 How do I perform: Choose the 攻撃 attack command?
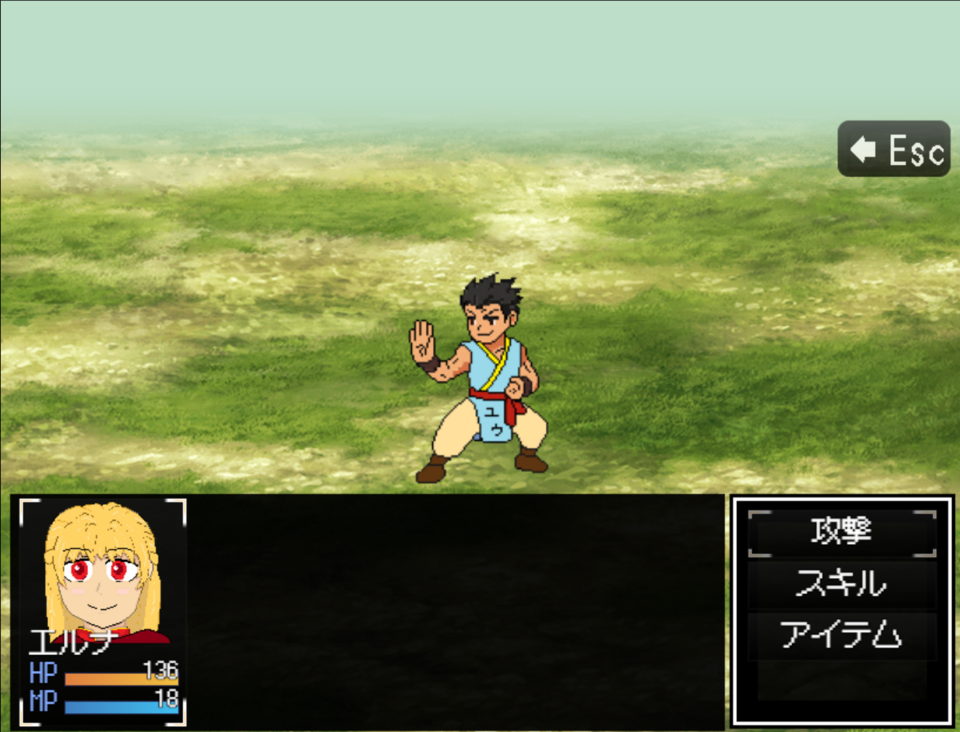[842, 533]
